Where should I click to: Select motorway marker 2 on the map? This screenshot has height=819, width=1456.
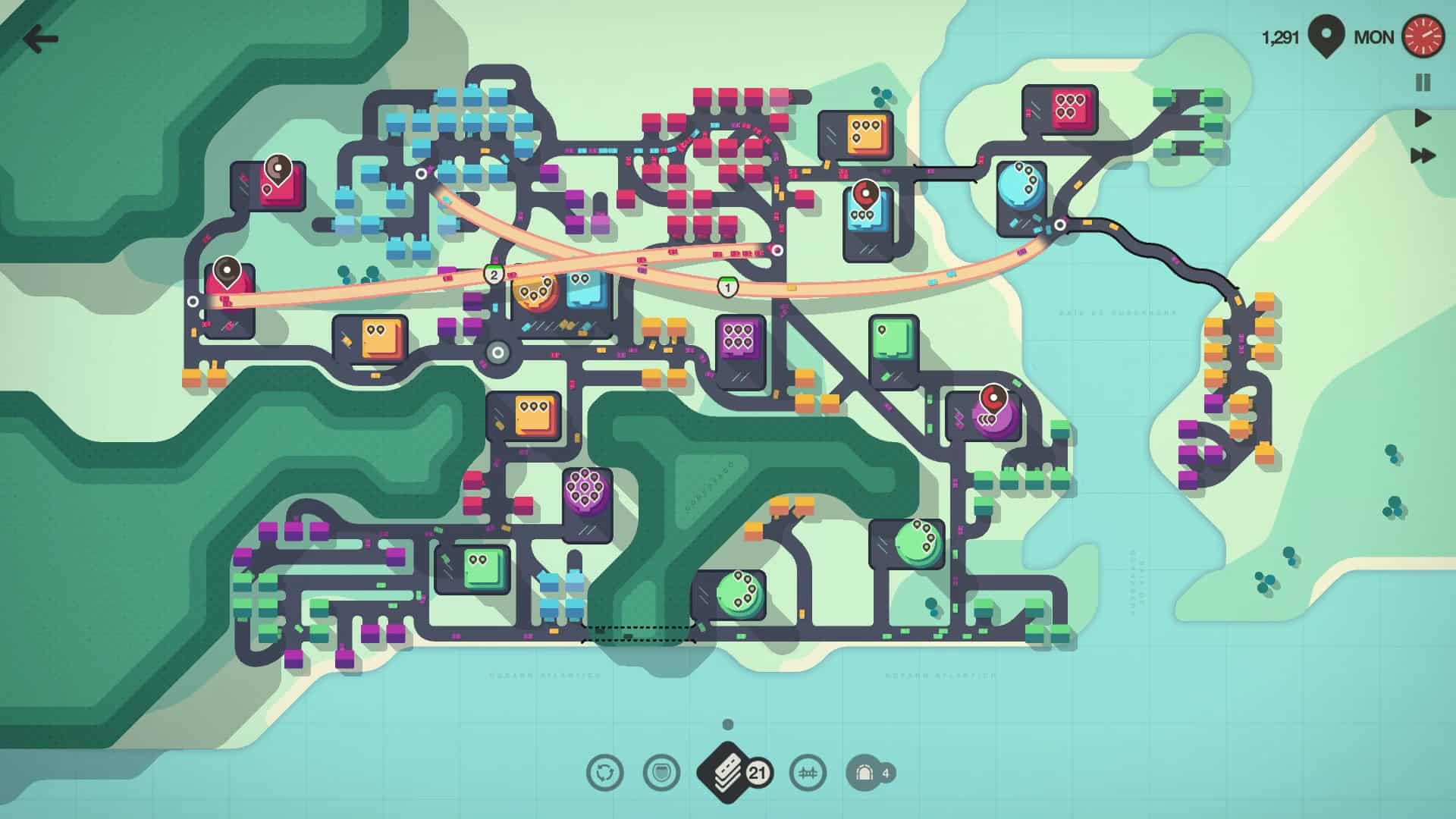click(494, 275)
